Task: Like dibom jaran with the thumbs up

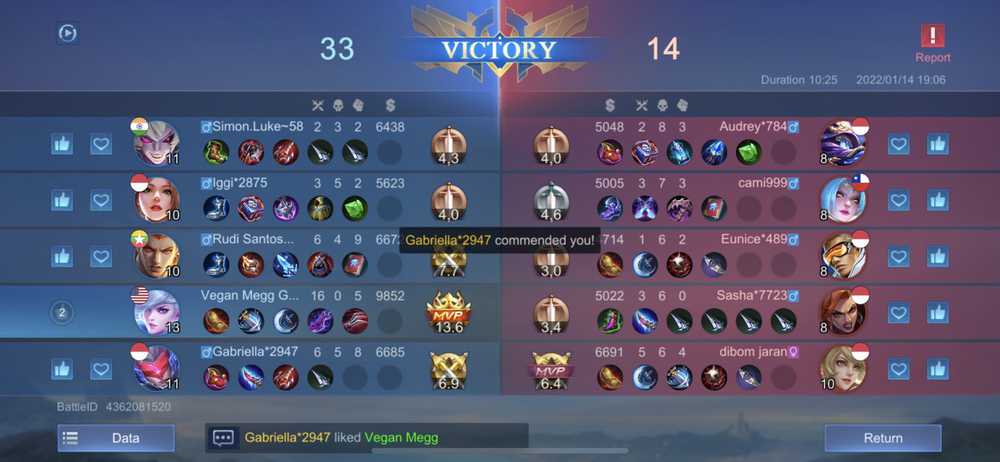Action: (x=937, y=370)
